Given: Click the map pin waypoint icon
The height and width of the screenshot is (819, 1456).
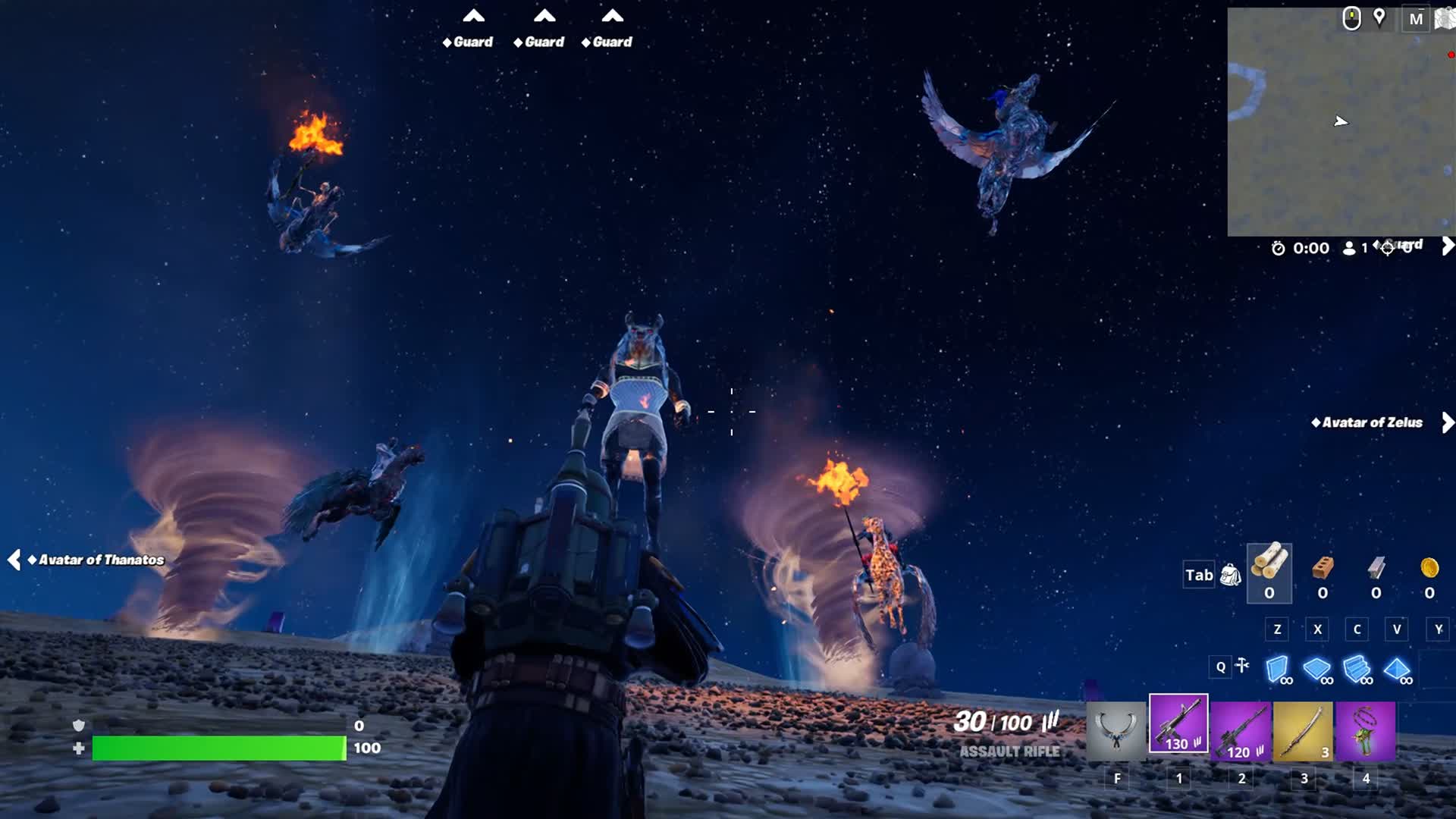Looking at the screenshot, I should (x=1379, y=17).
